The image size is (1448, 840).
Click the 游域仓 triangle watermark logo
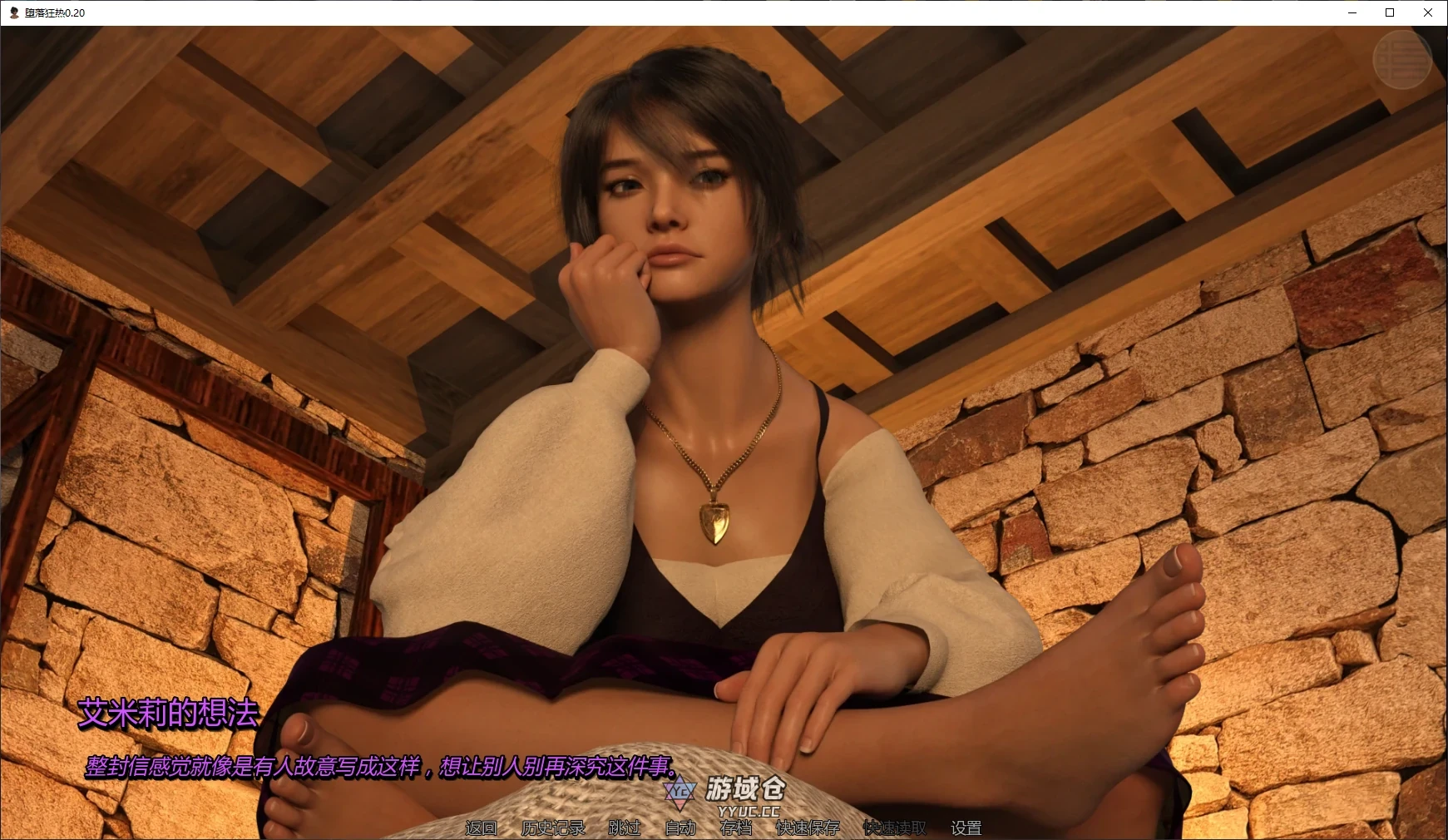(x=679, y=792)
